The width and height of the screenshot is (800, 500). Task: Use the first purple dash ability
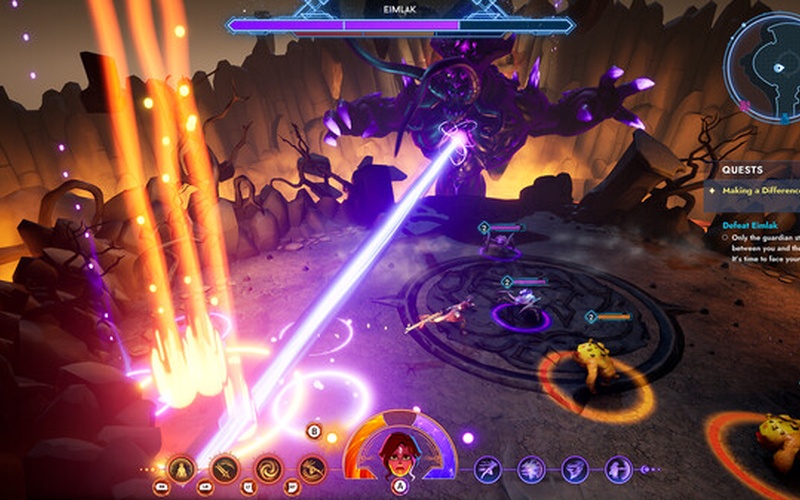488,467
